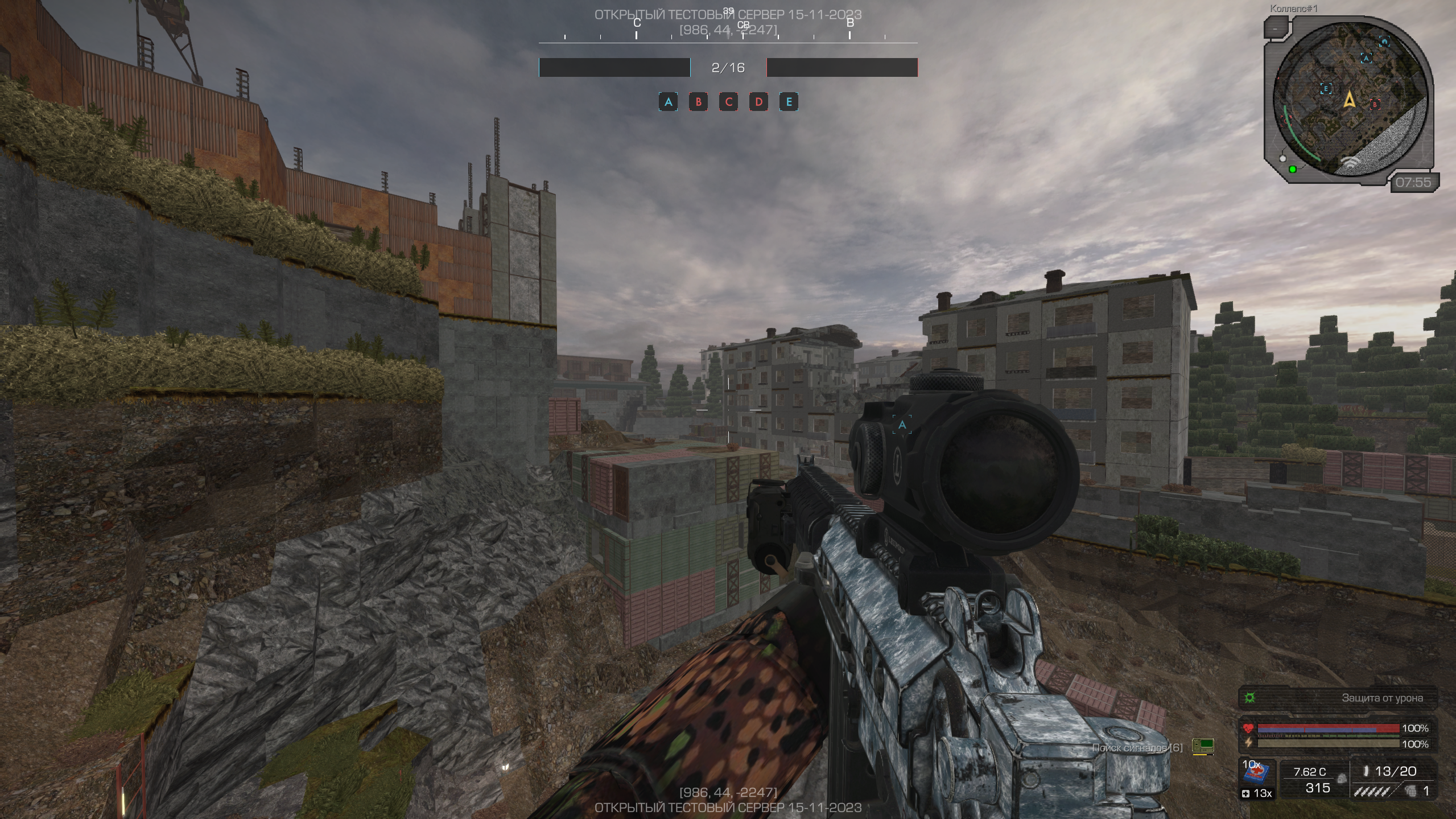Select the red B marker on the minimap
The image size is (1456, 819).
1375,104
